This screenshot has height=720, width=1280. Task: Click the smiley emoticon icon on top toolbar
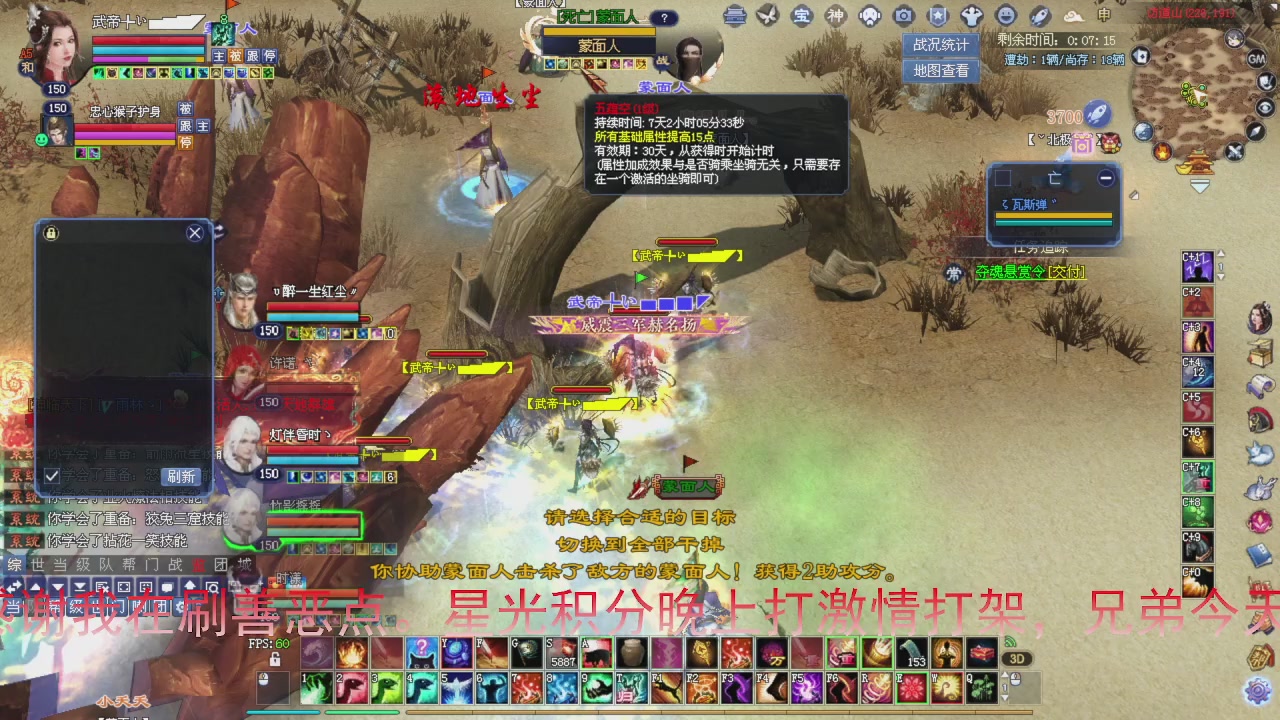coord(1006,17)
